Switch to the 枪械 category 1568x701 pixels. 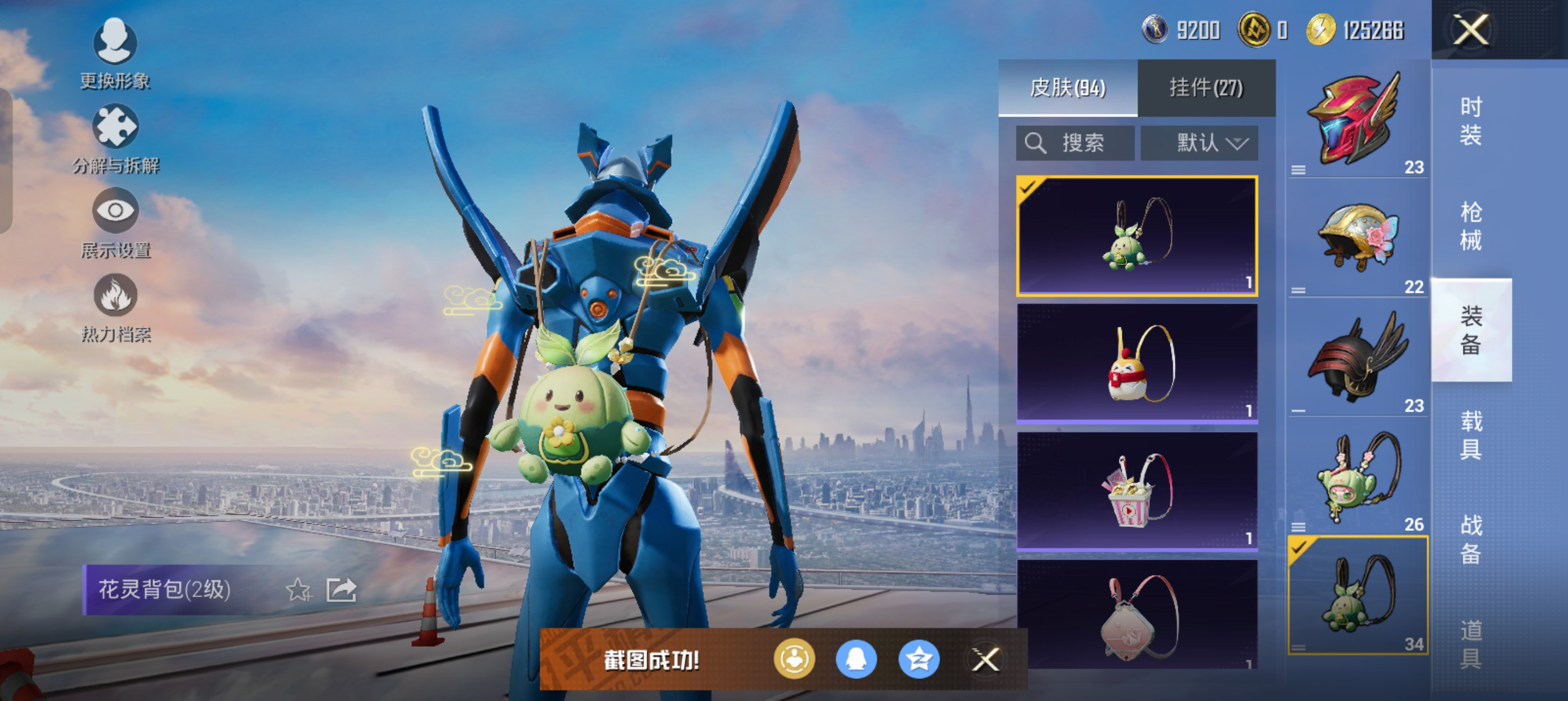point(1471,226)
